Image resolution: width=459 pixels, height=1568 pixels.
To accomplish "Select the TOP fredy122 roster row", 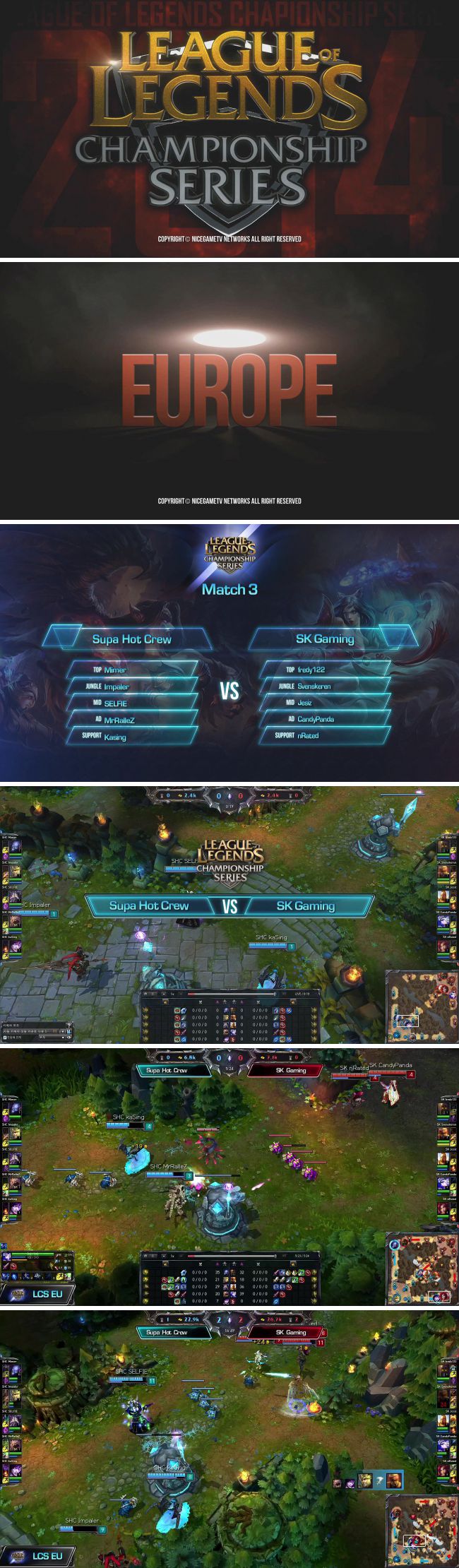I will click(326, 669).
